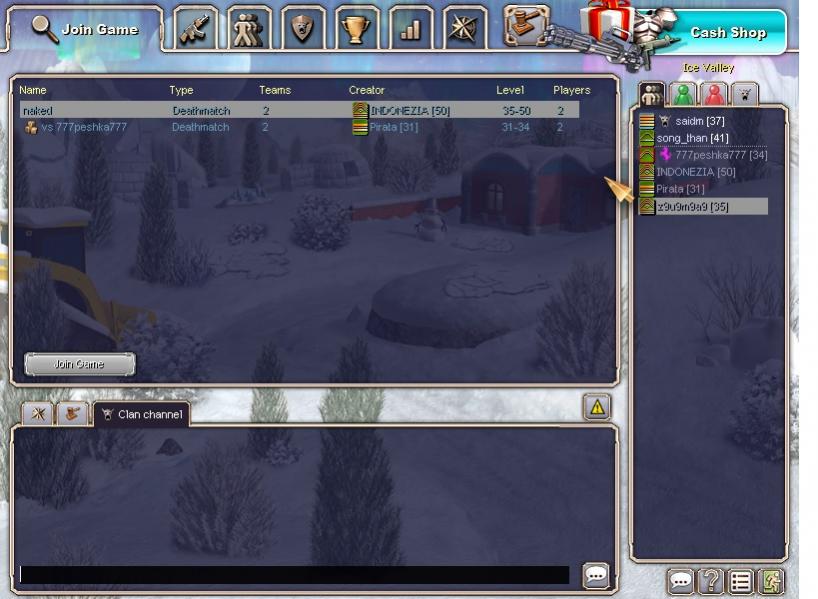Switch to the green player list tab
This screenshot has height=599, width=818.
point(683,95)
